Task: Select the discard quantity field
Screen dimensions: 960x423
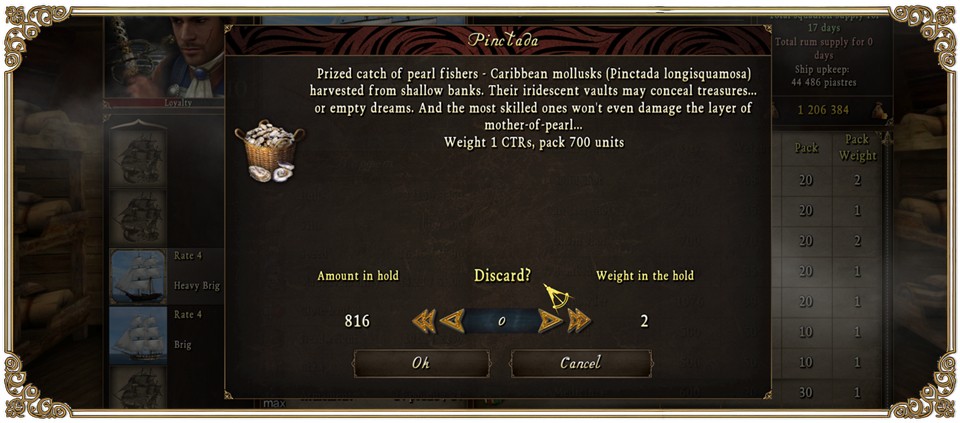Action: tap(501, 321)
